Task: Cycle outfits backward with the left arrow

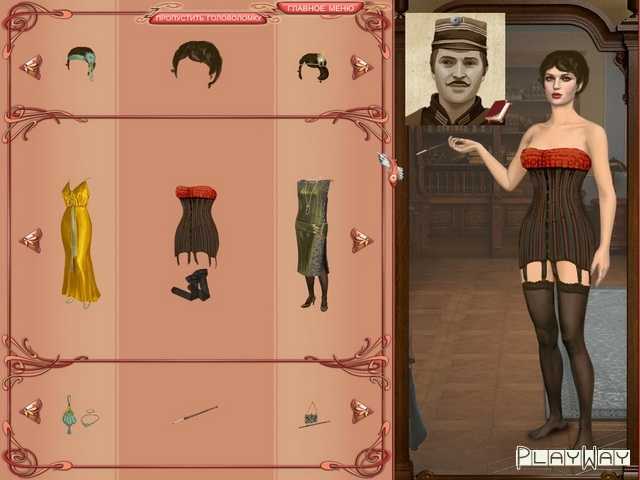Action: (31, 240)
